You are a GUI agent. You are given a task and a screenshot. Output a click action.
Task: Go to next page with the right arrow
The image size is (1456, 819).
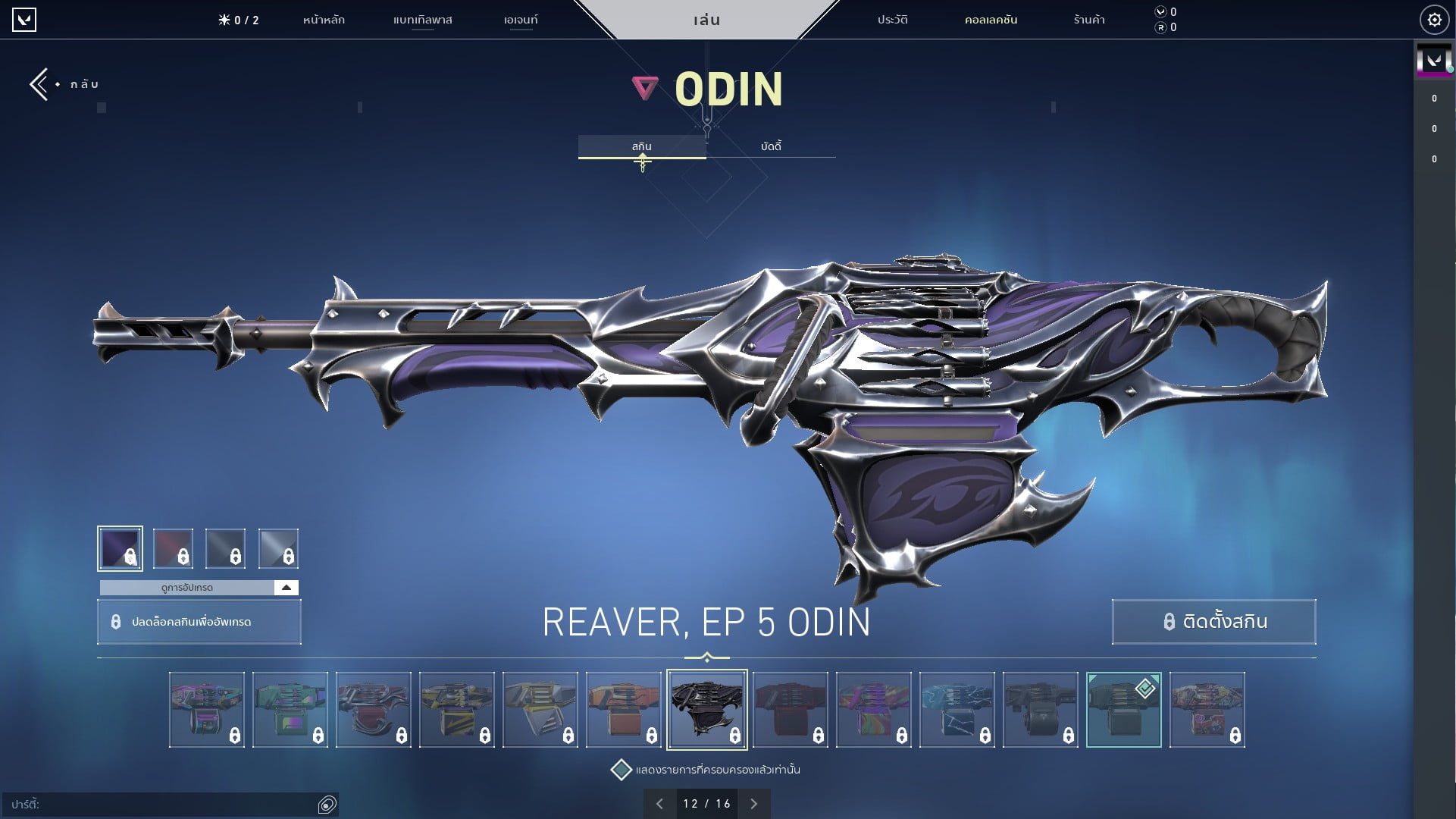(x=753, y=803)
